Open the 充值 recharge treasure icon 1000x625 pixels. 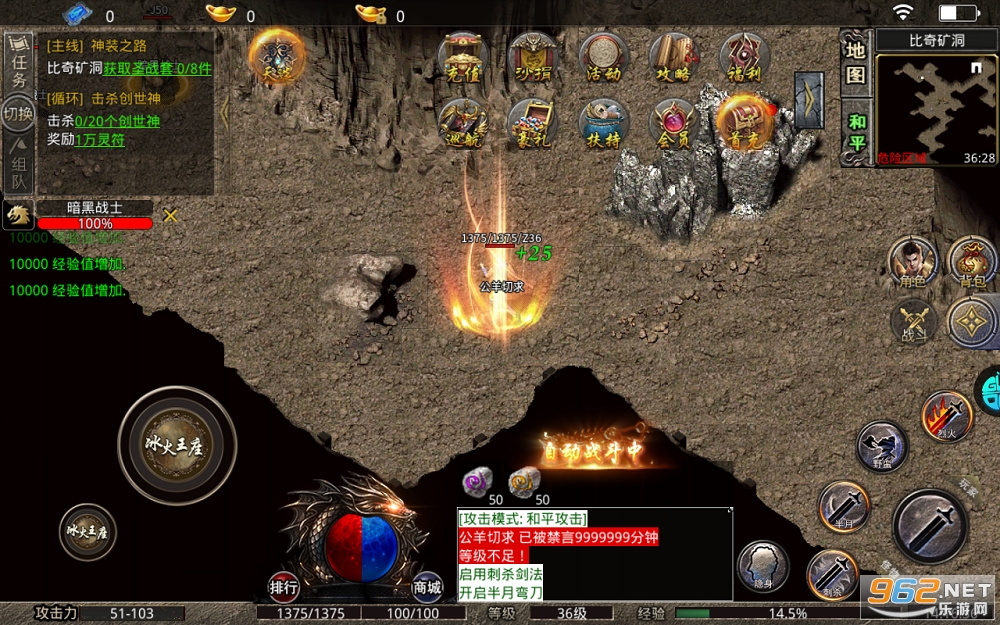point(462,58)
